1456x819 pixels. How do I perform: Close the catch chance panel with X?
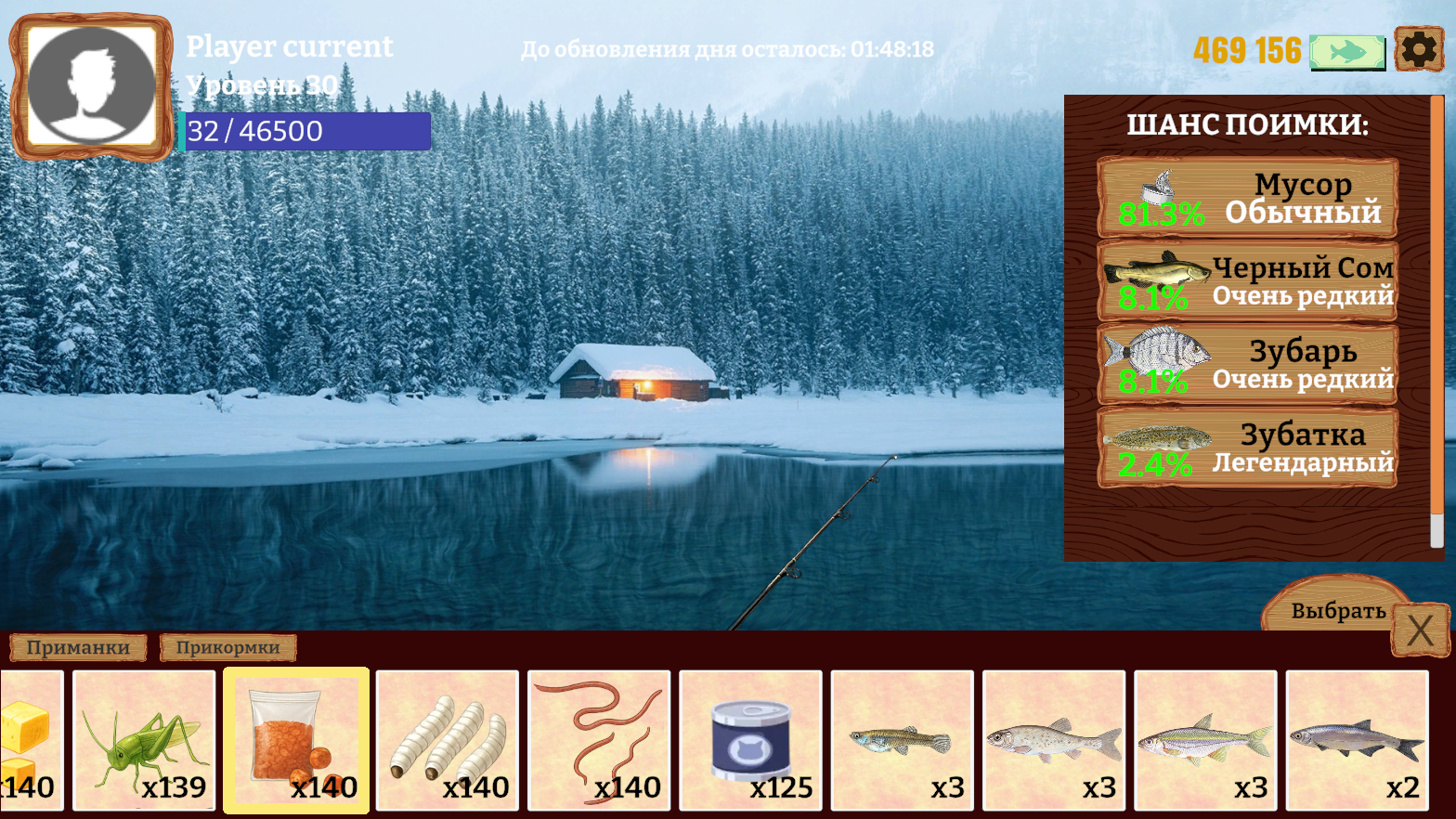click(1420, 630)
